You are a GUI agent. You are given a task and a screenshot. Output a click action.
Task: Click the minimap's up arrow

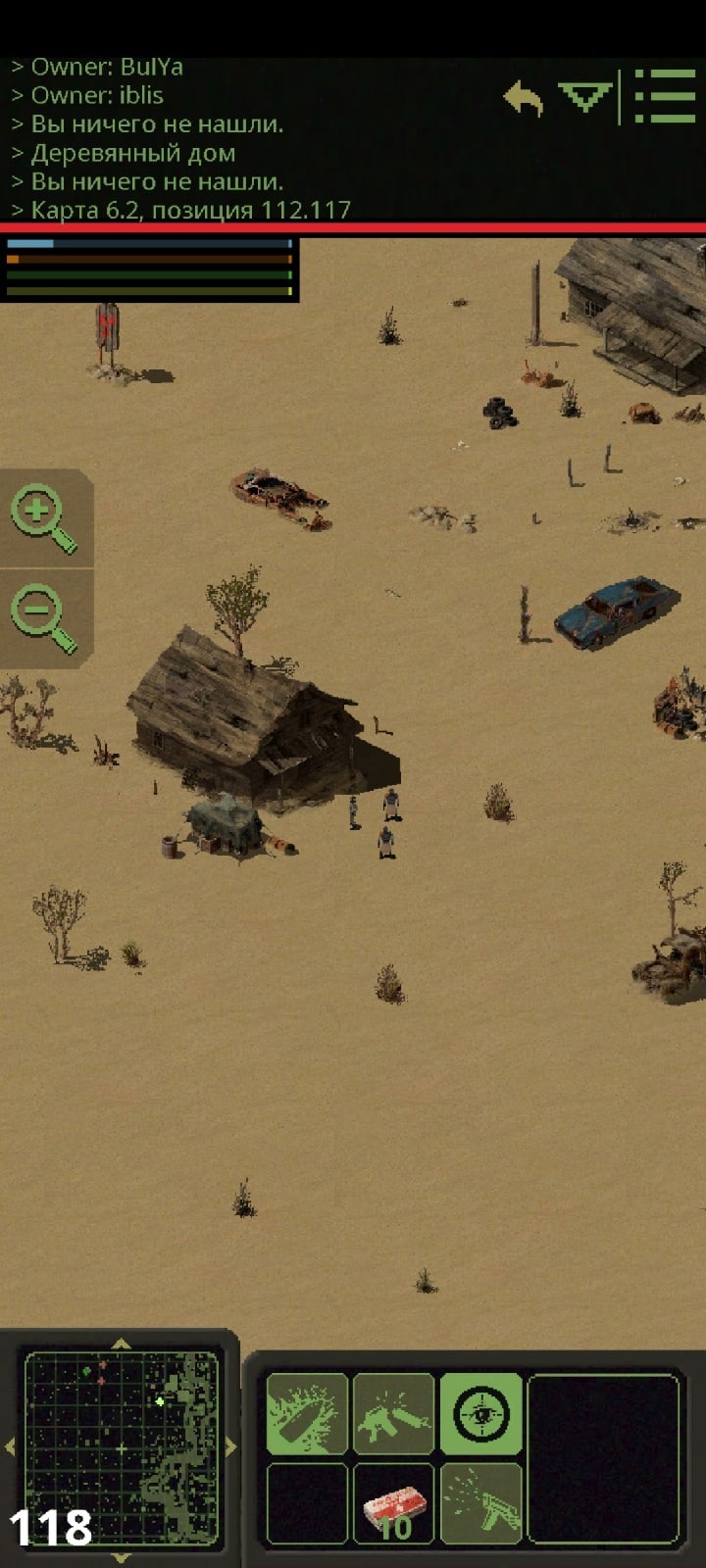[121, 1344]
